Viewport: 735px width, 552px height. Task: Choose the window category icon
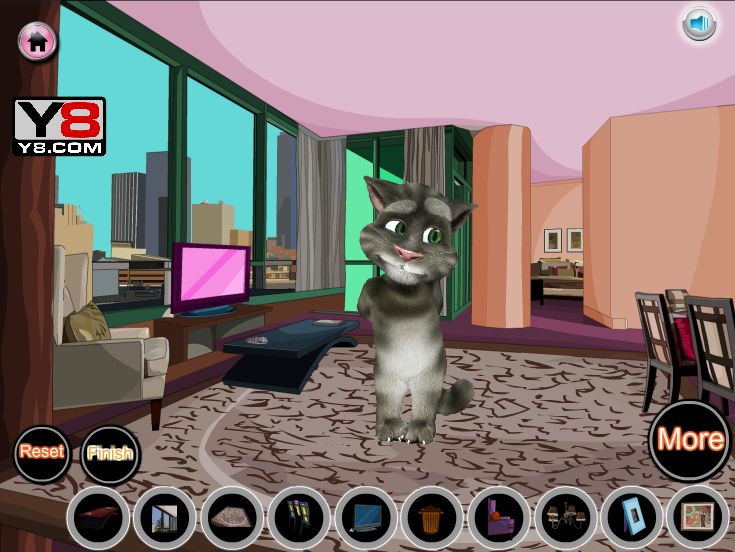click(x=164, y=518)
